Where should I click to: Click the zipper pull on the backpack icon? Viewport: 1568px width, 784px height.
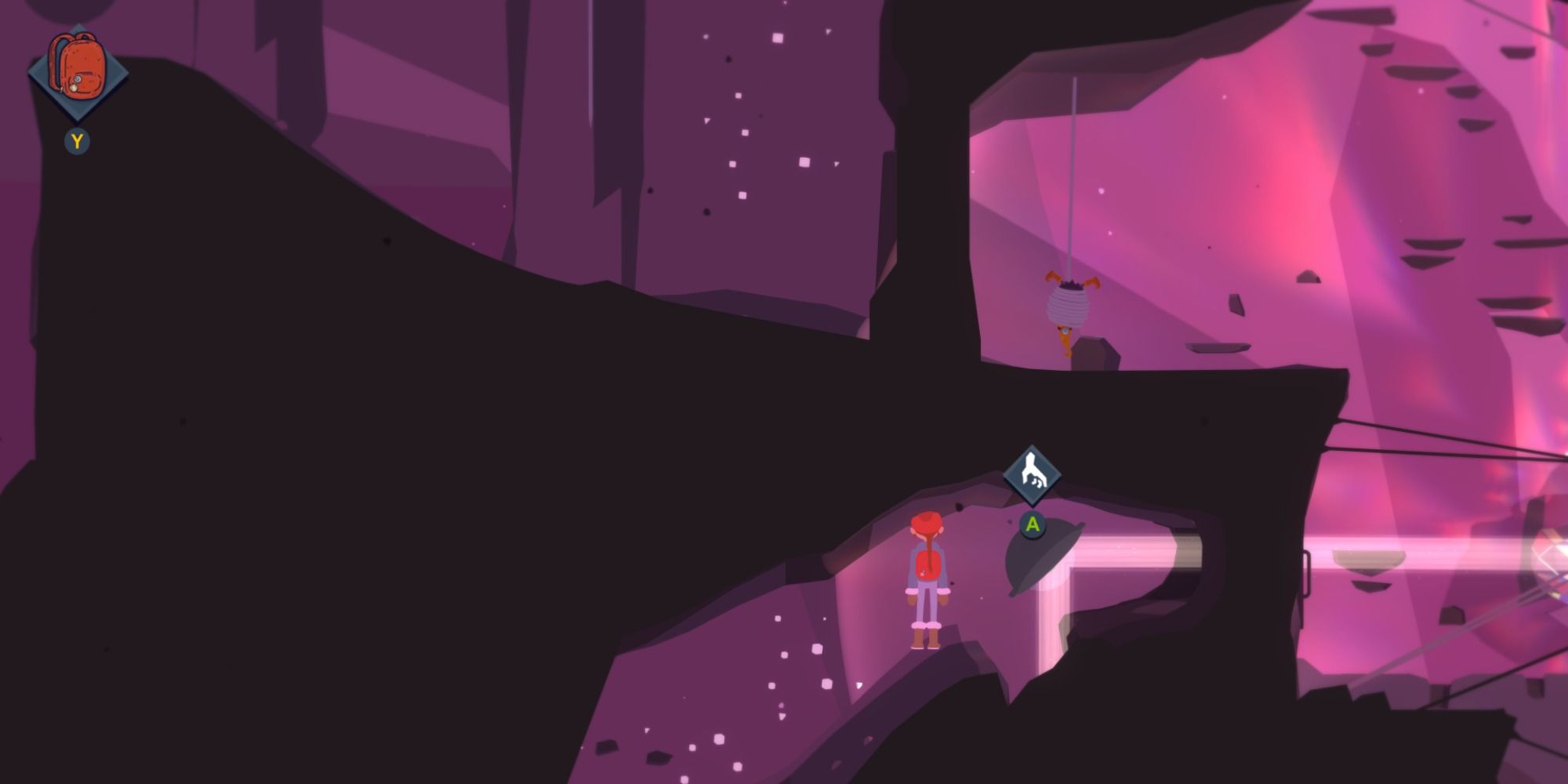74,88
